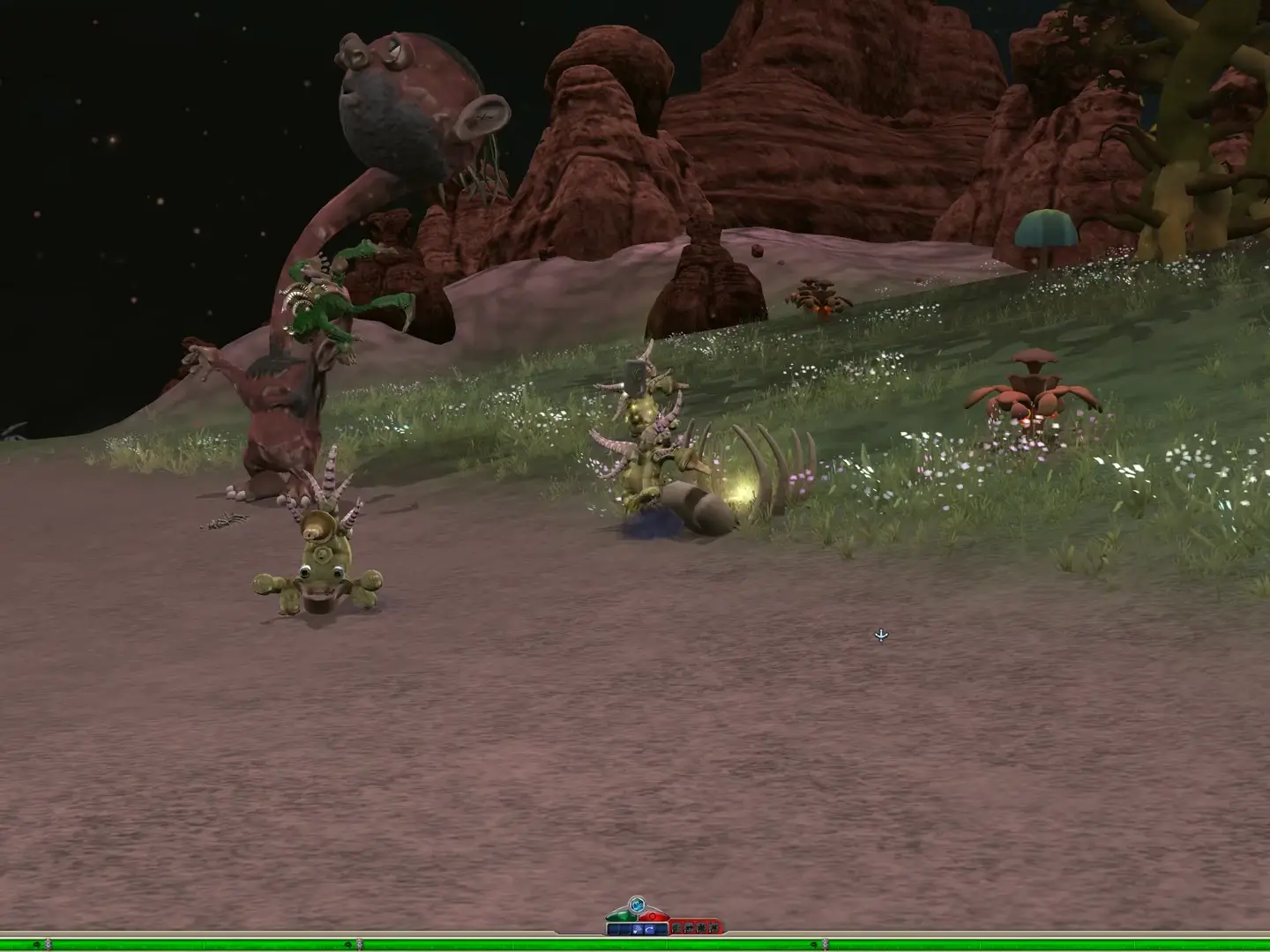Viewport: 1270px width, 952px height.
Task: Click the flower marker at progress bar's left end
Action: click(x=48, y=943)
